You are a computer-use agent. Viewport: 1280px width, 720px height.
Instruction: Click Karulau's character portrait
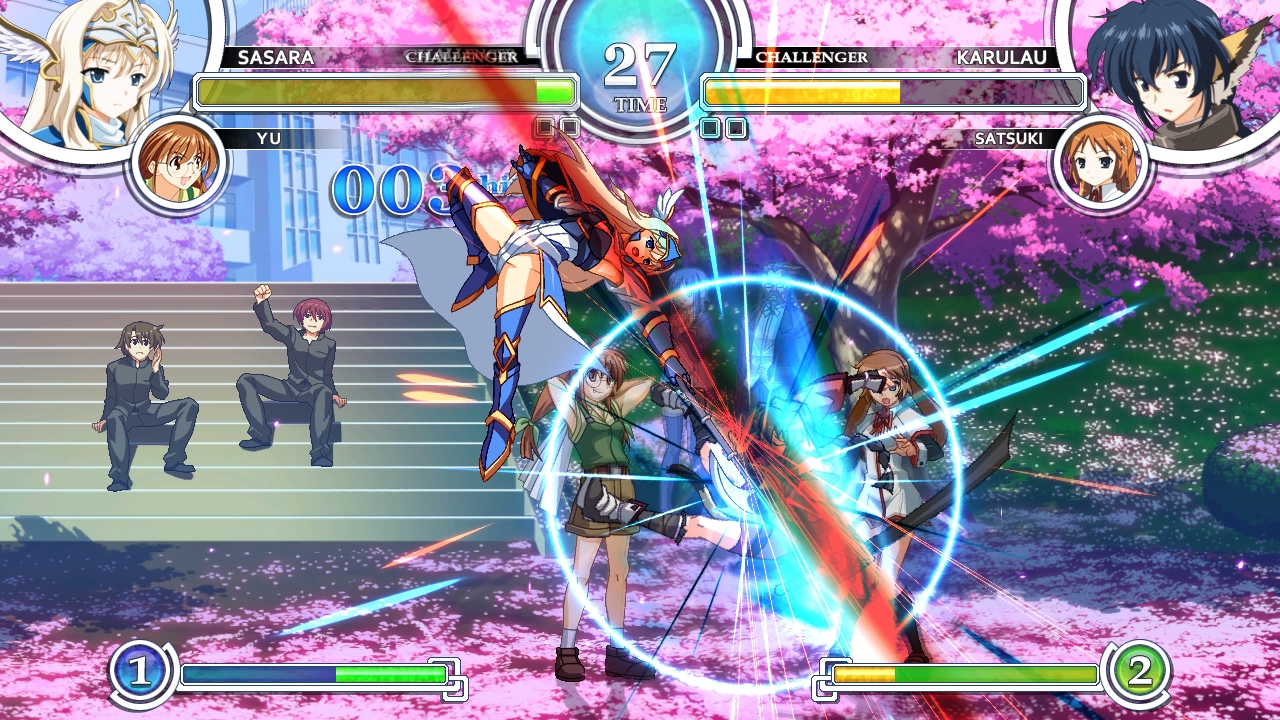tap(1180, 72)
